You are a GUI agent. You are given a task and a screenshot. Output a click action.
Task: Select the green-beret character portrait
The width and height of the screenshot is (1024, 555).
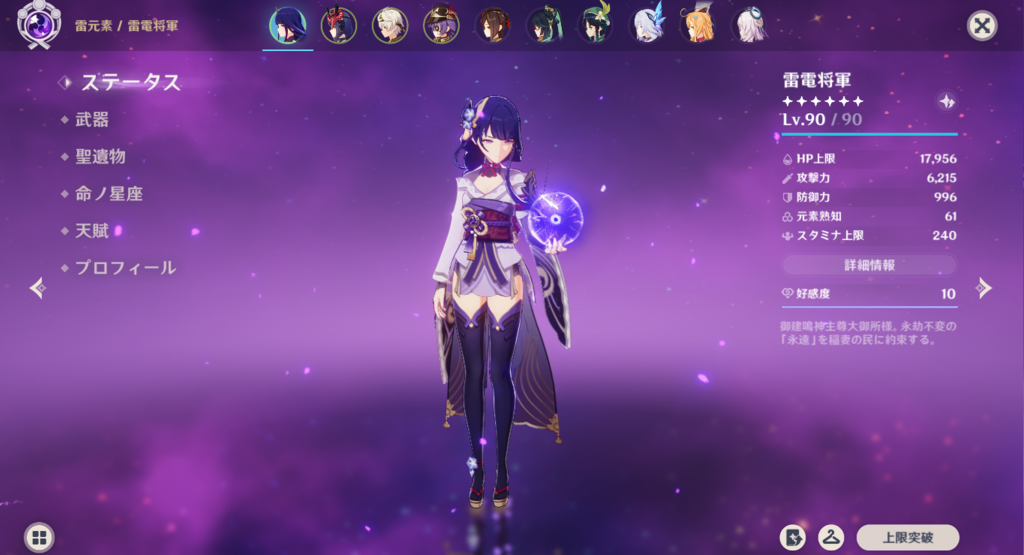[595, 25]
